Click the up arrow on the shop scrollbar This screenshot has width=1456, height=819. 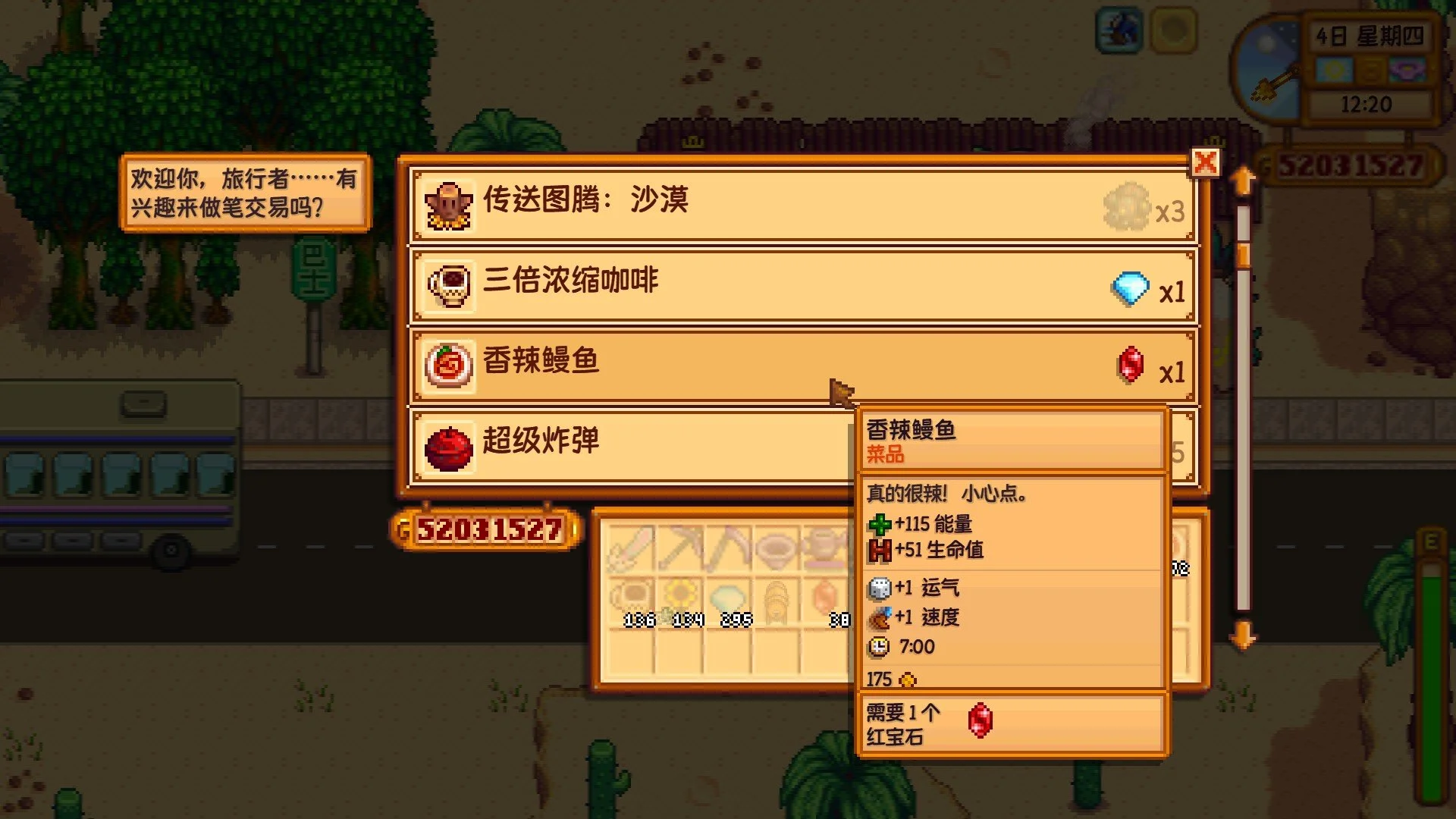pyautogui.click(x=1243, y=180)
